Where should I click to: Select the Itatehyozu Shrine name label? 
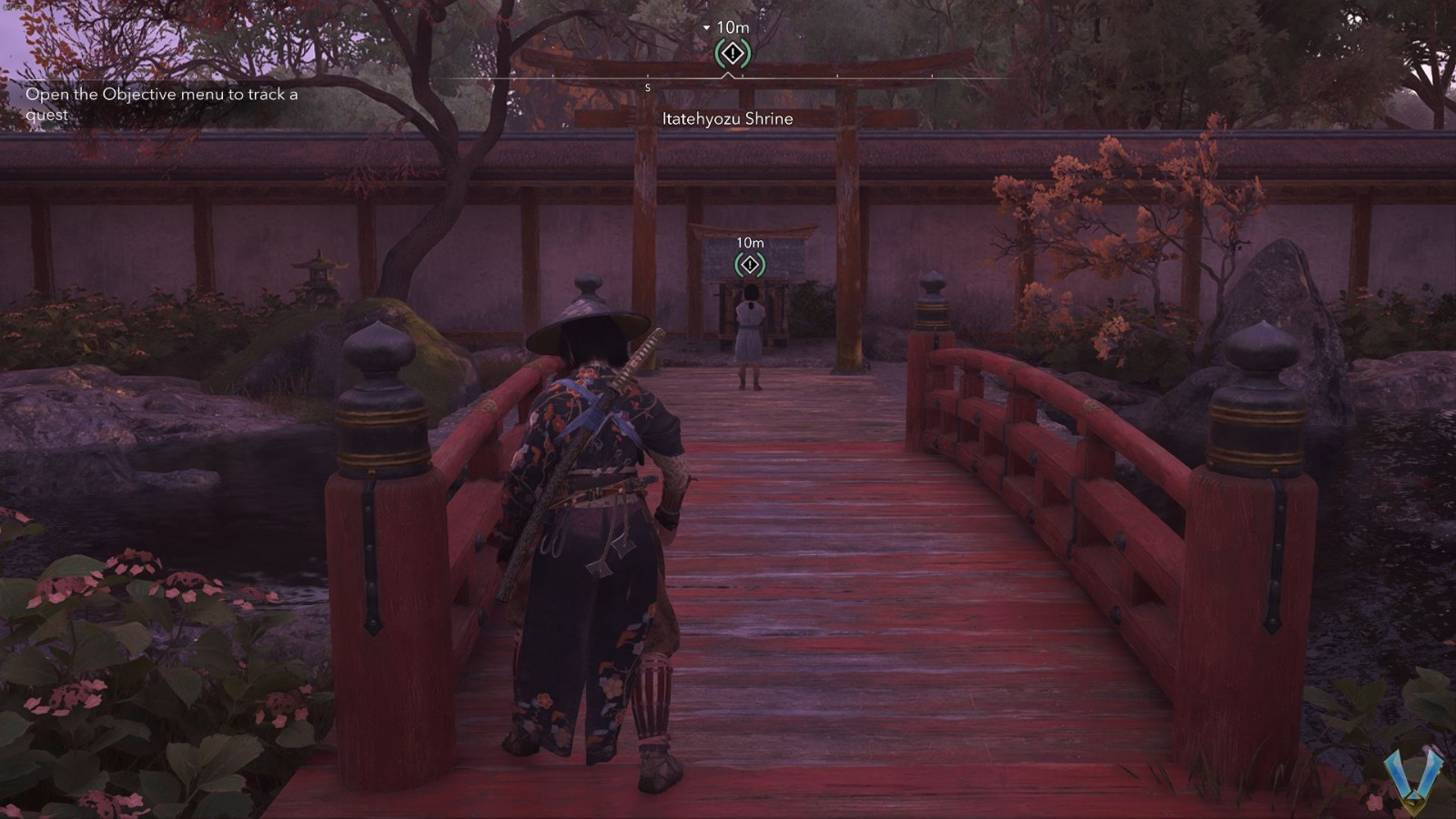pos(728,118)
